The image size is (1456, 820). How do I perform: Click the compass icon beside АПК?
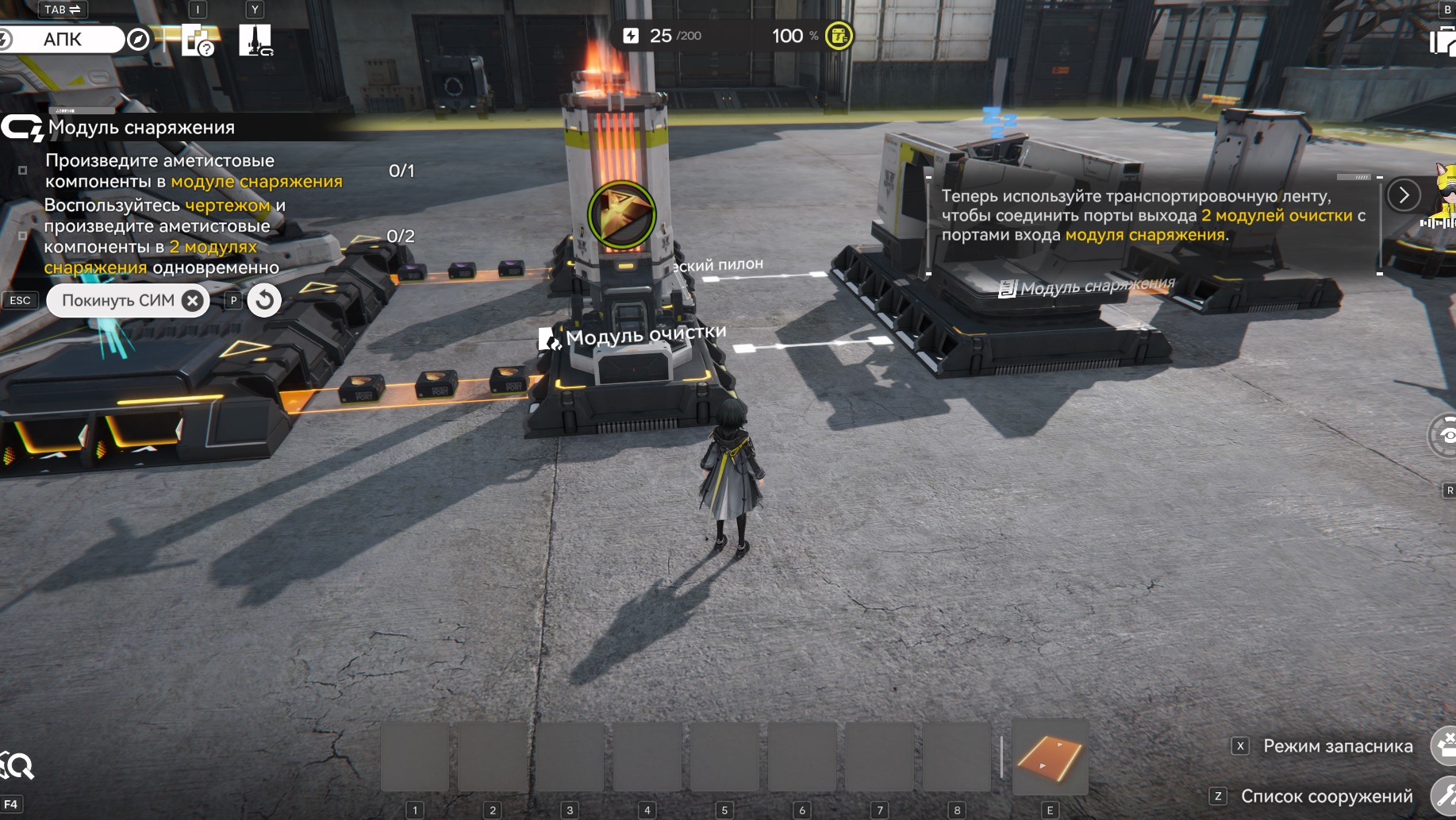point(138,39)
